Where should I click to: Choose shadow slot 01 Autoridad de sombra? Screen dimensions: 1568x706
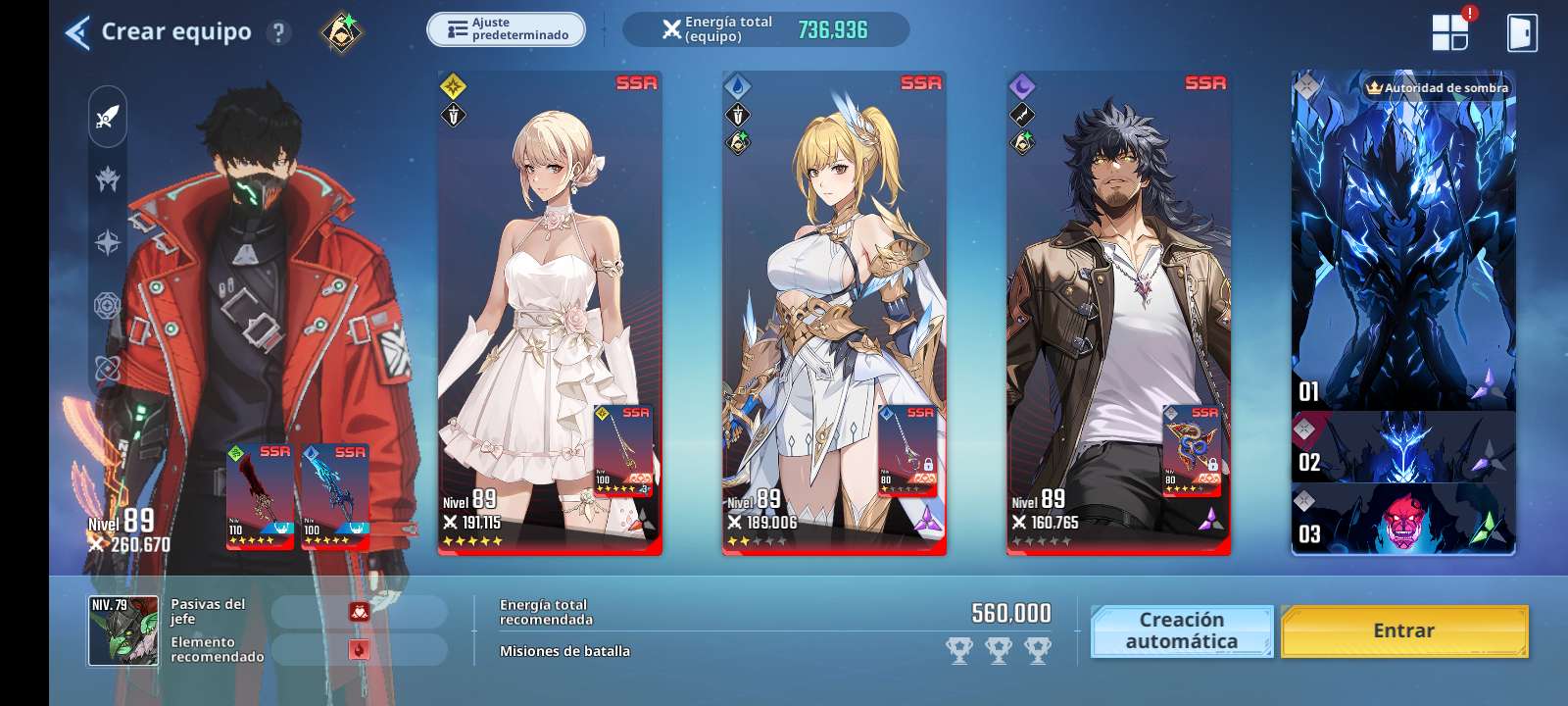point(1402,240)
